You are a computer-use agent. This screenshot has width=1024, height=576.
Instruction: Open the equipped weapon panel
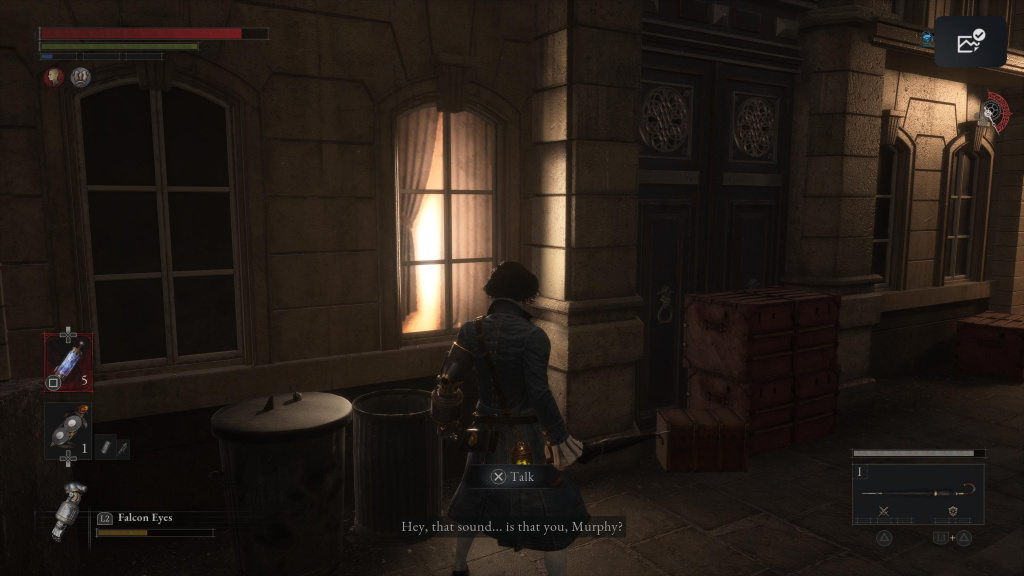tap(918, 494)
